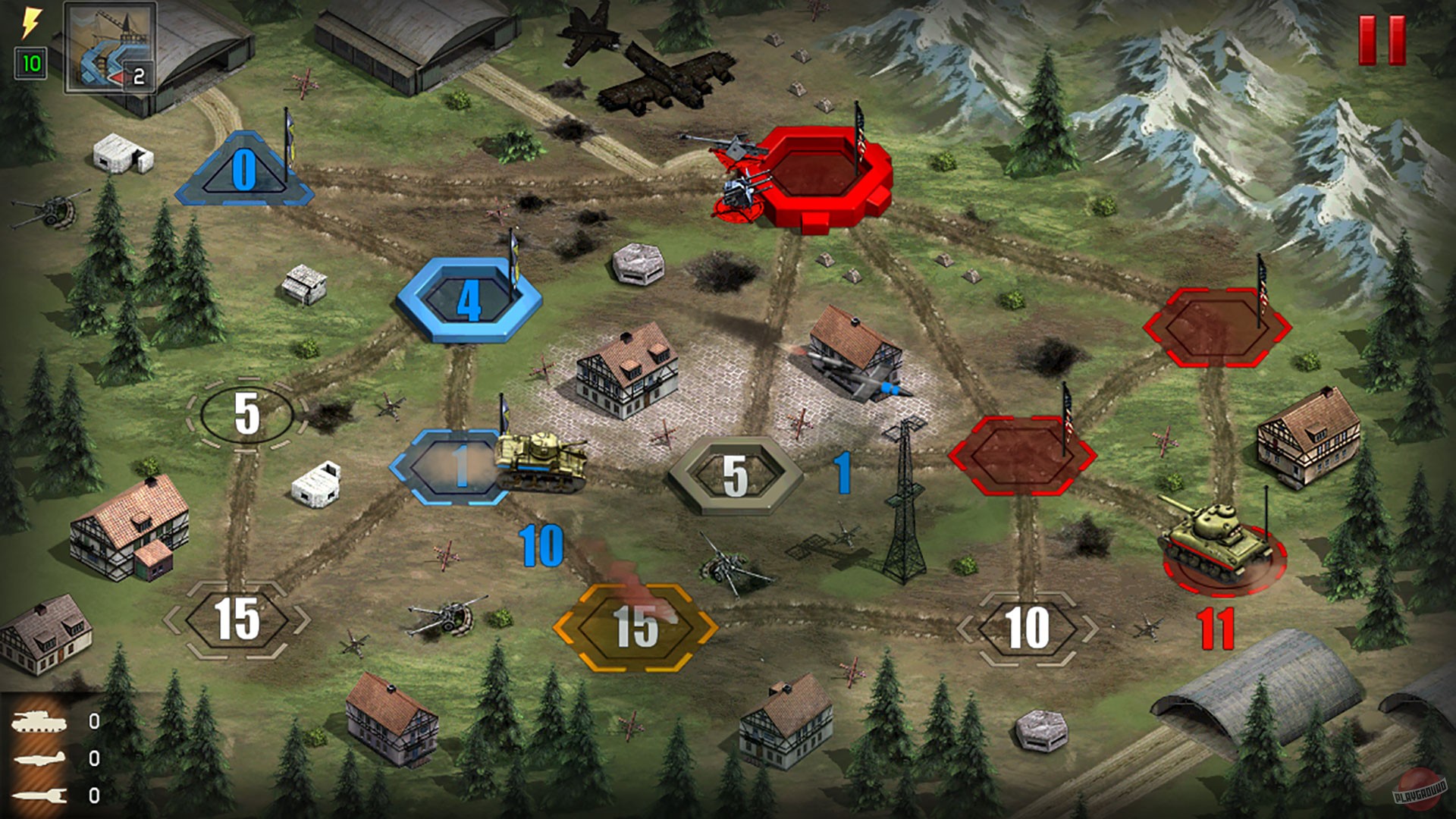Capture the blue hex point numbered 4
The image size is (1456, 819).
pyautogui.click(x=469, y=300)
